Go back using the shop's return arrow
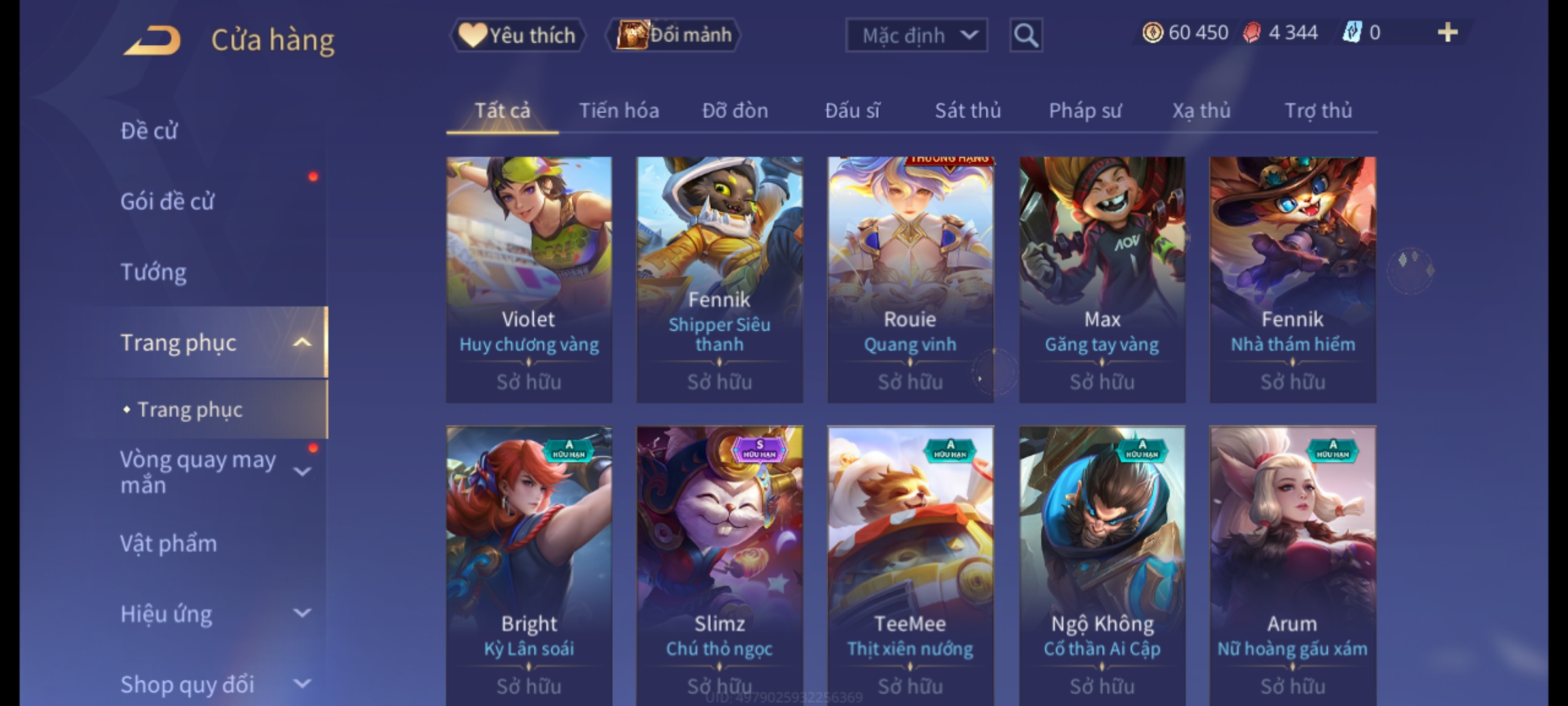Viewport: 1568px width, 706px height. [152, 41]
